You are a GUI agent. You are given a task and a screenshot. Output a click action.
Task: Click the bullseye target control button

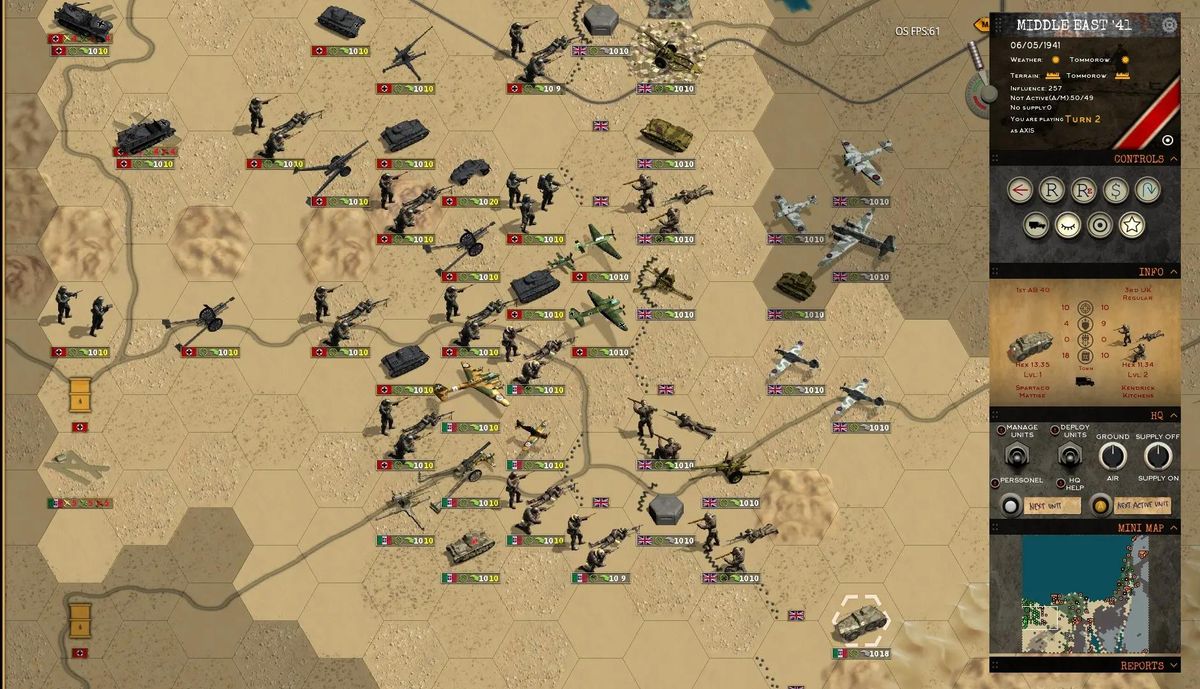(1100, 226)
